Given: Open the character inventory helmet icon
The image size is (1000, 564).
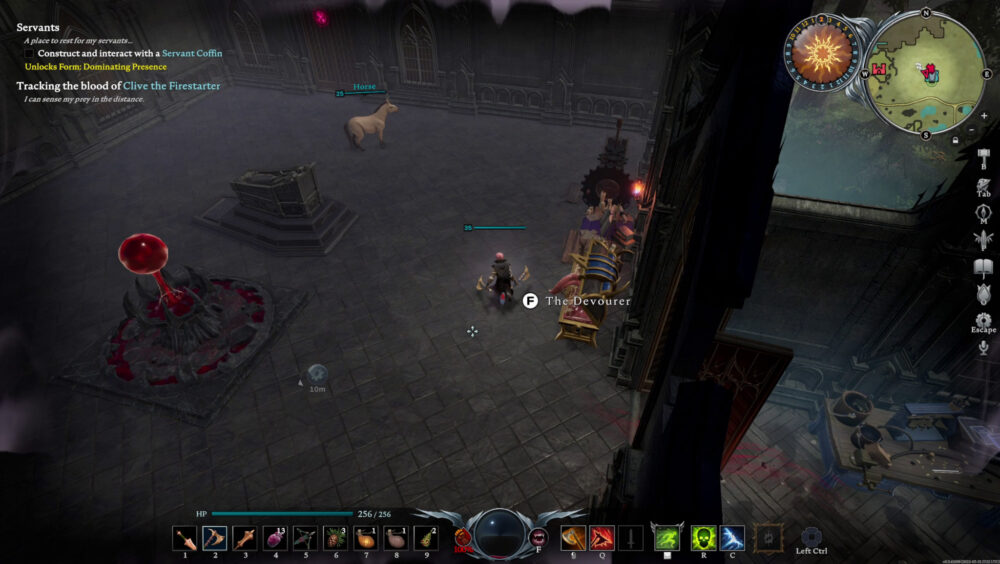Looking at the screenshot, I should (983, 186).
